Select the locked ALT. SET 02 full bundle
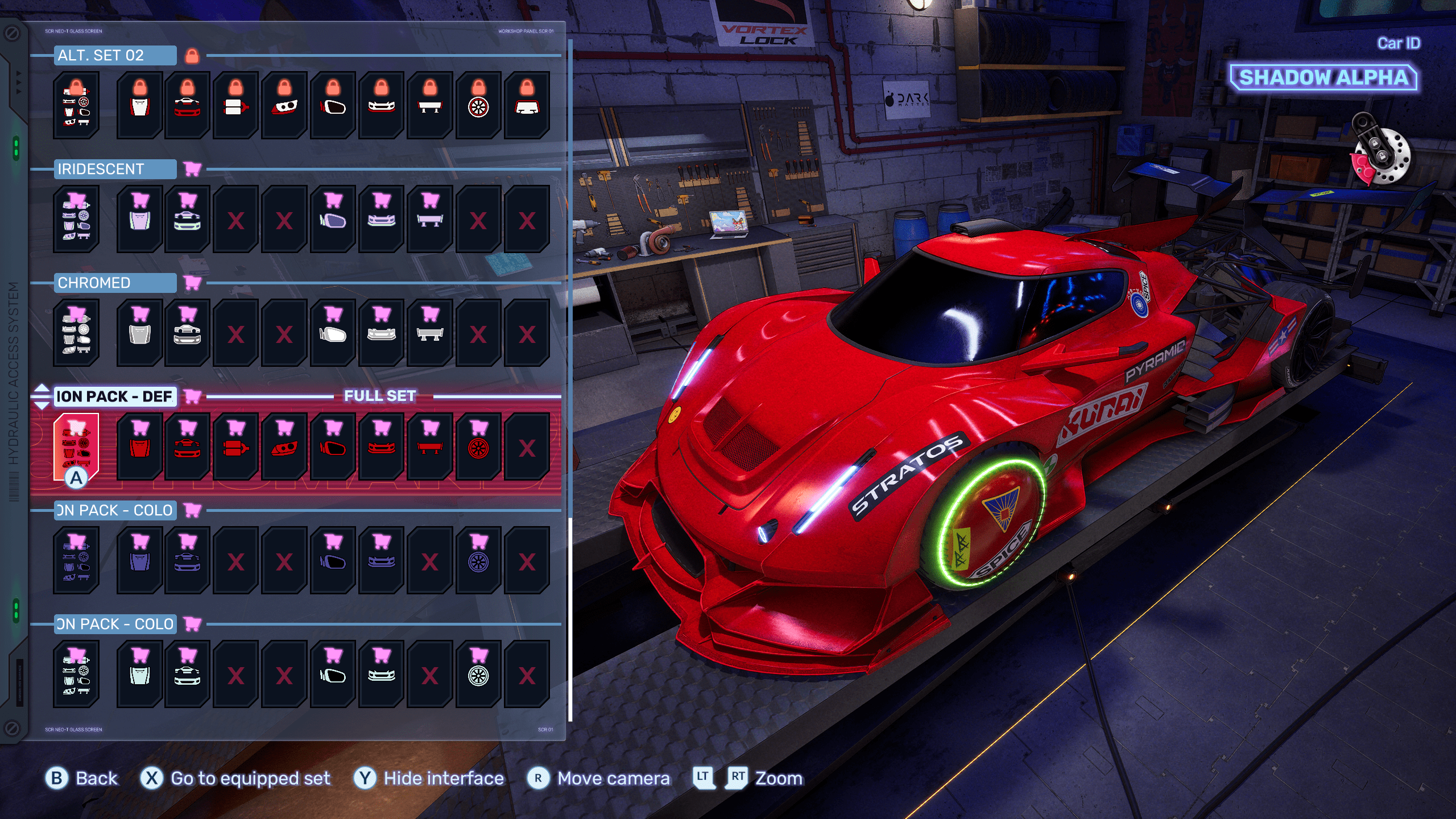This screenshot has width=1456, height=819. [x=76, y=105]
